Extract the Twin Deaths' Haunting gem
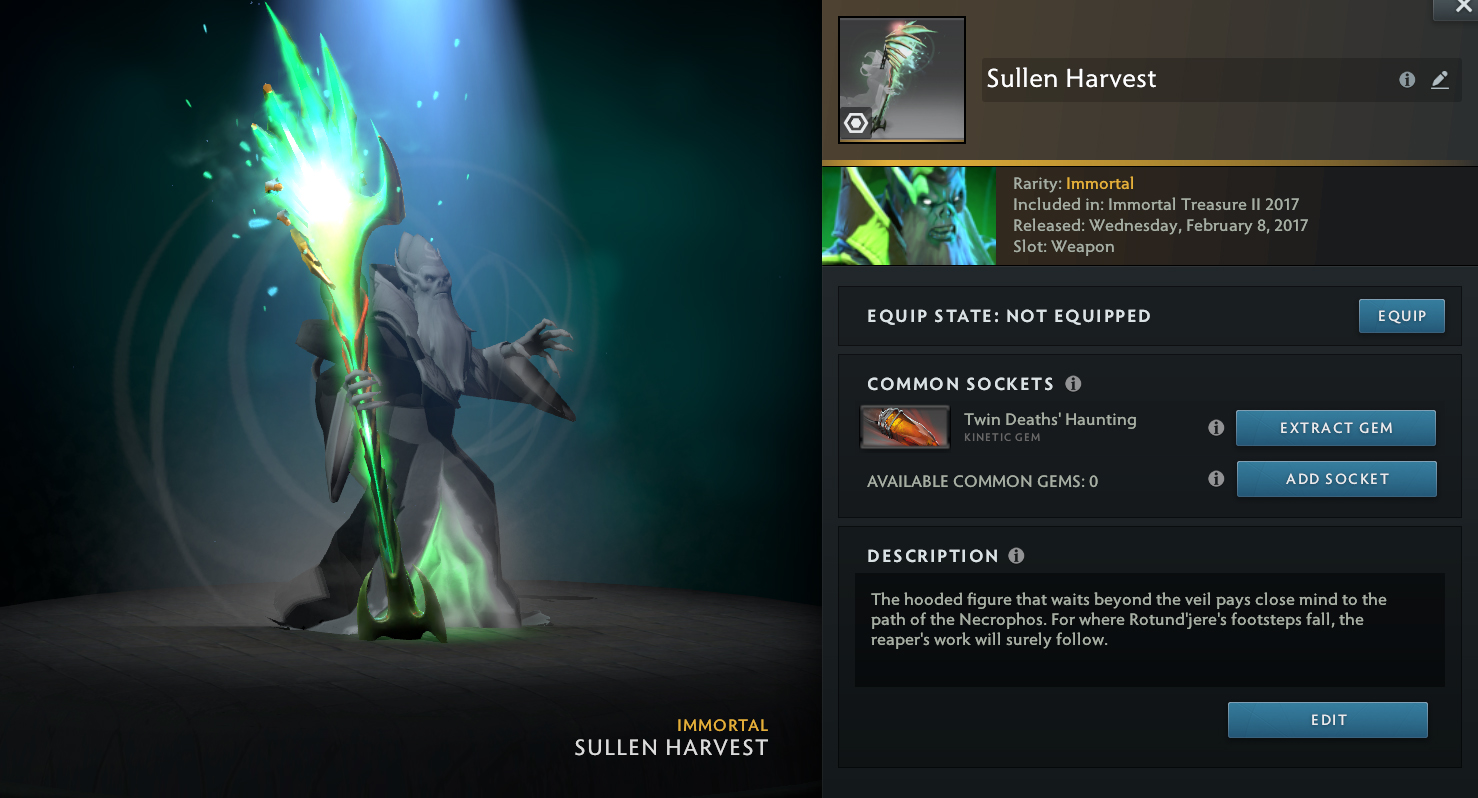1478x798 pixels. tap(1335, 428)
